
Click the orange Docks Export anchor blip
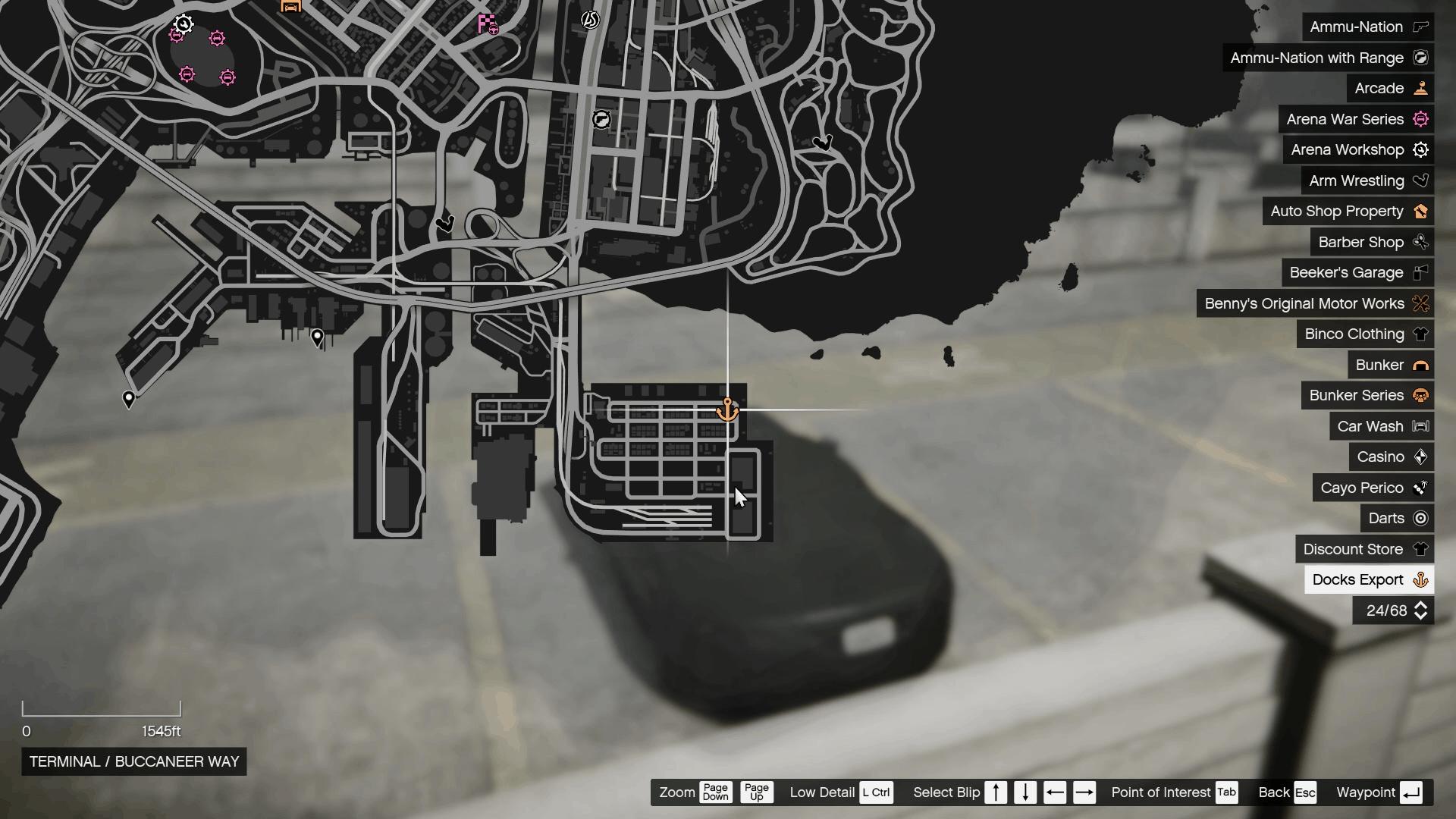coord(727,410)
